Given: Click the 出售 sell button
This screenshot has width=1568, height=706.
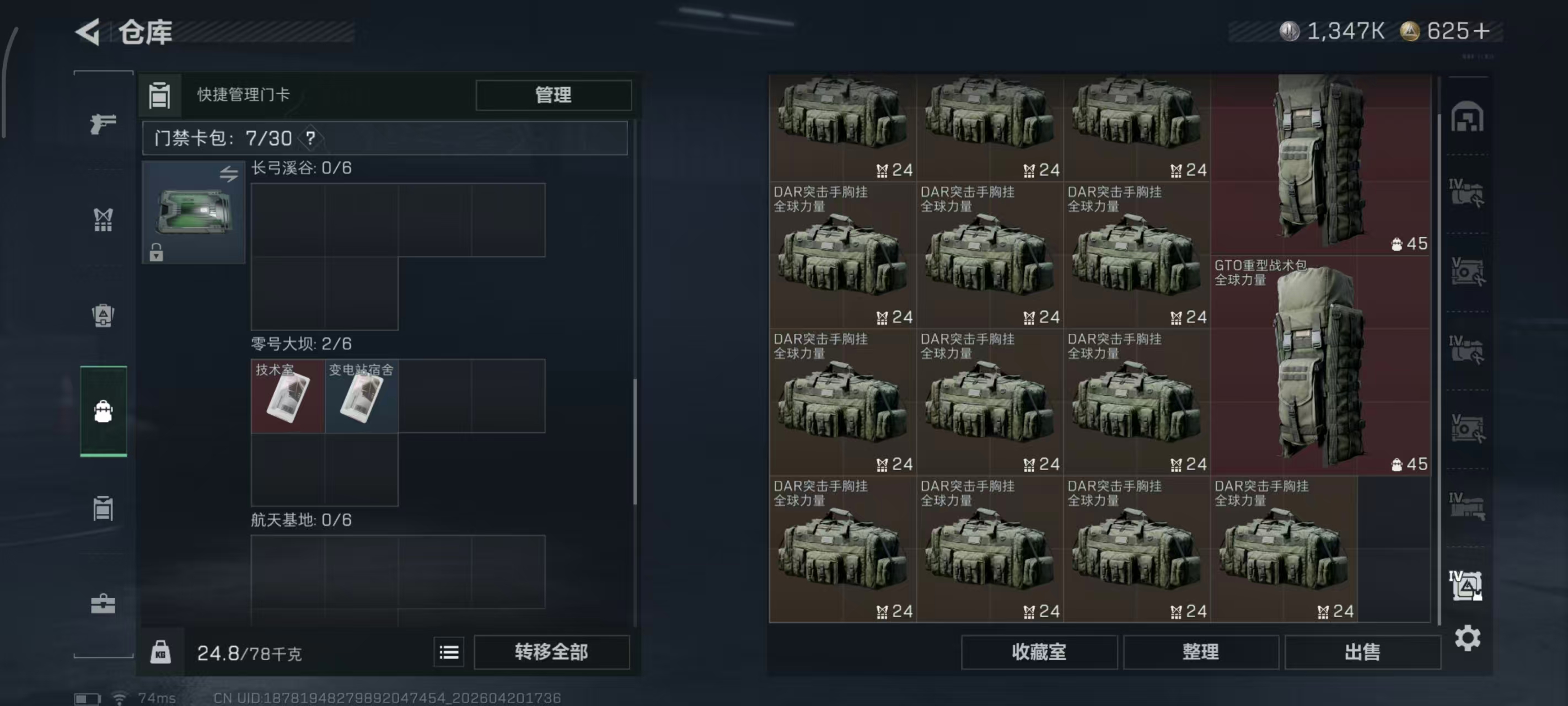Looking at the screenshot, I should tap(1363, 652).
